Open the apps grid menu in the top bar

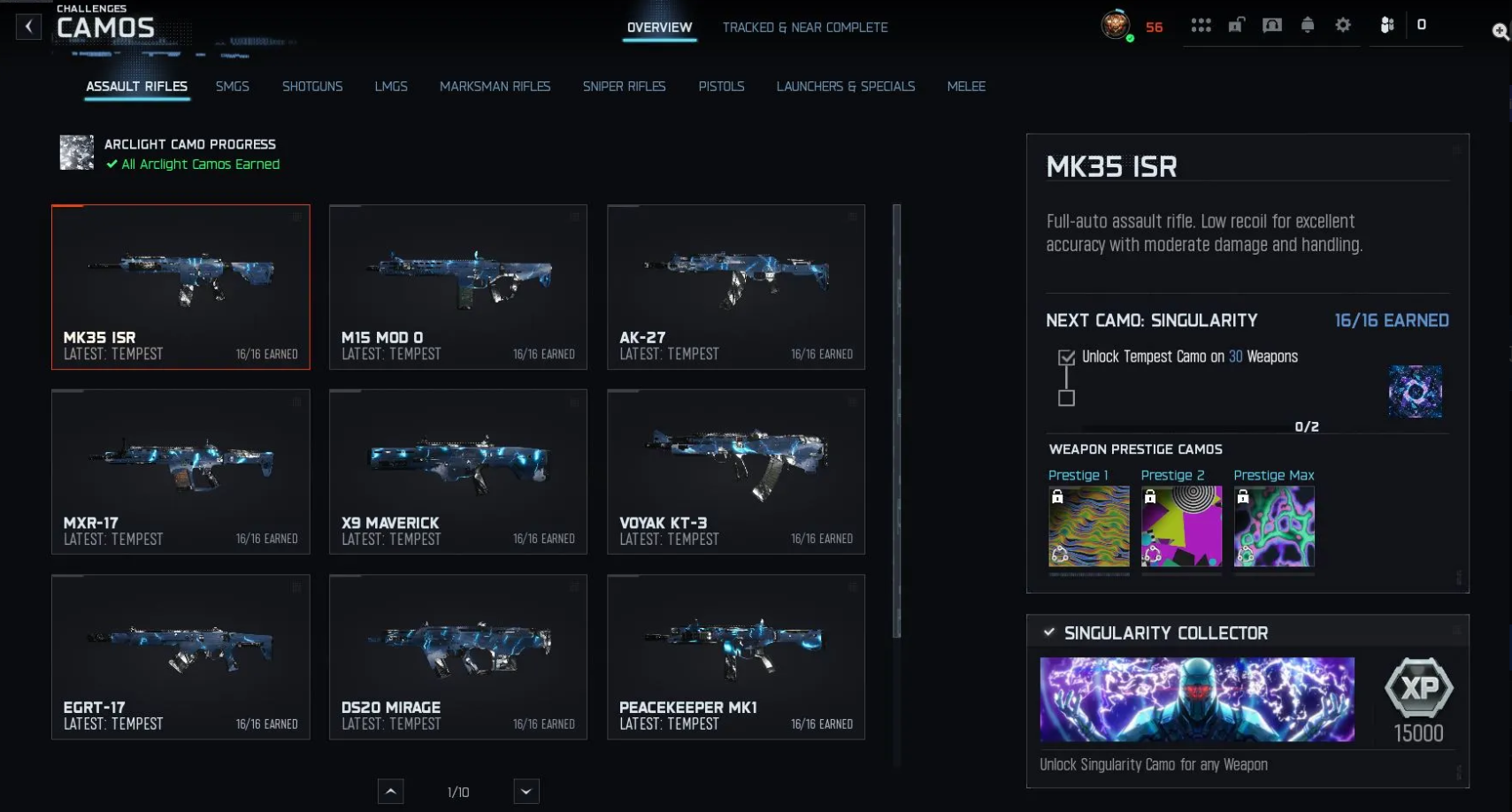pos(1201,26)
